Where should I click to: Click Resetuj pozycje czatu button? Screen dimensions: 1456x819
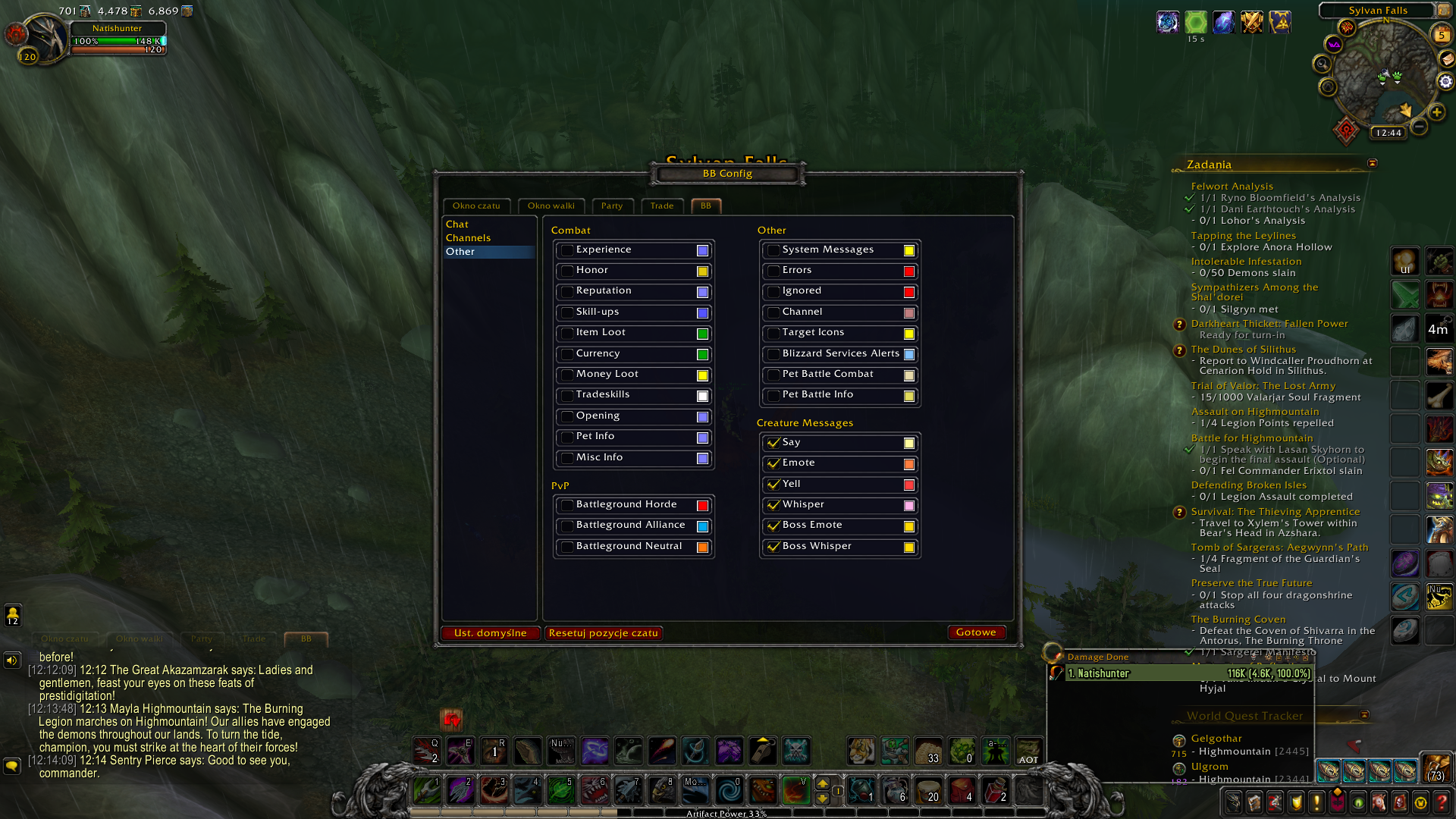pos(604,633)
